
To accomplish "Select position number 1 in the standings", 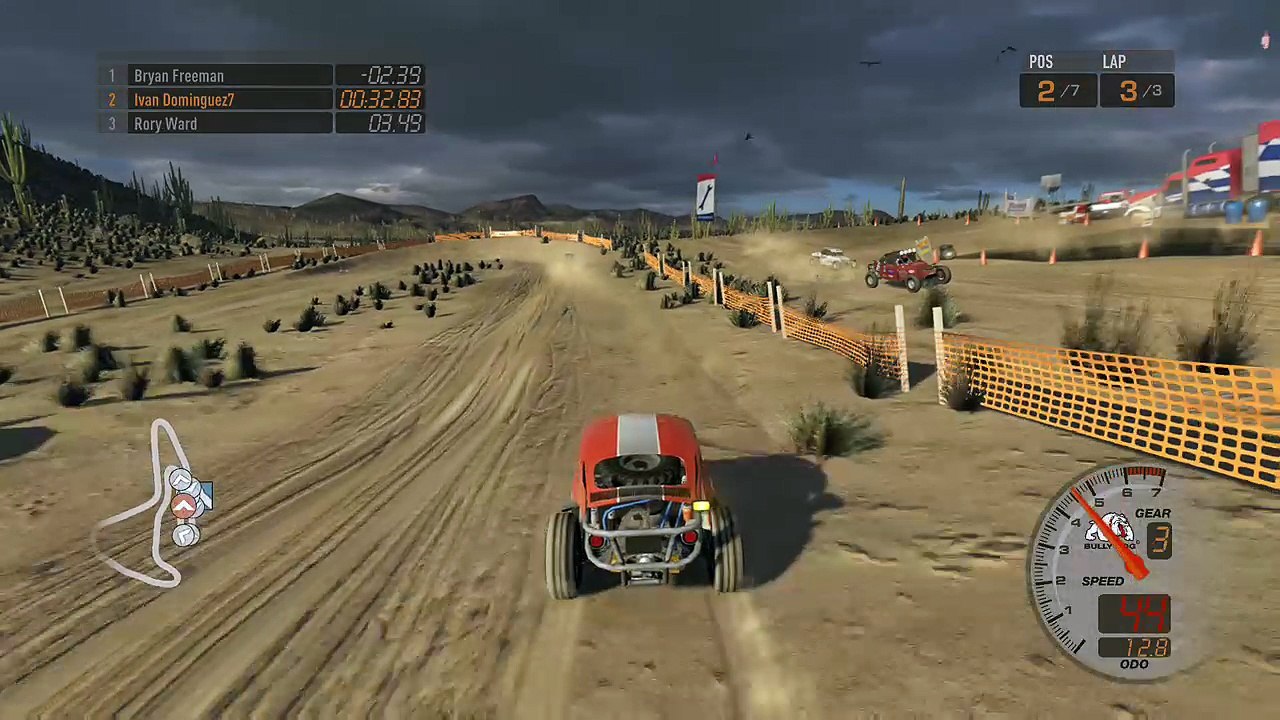I will [111, 76].
